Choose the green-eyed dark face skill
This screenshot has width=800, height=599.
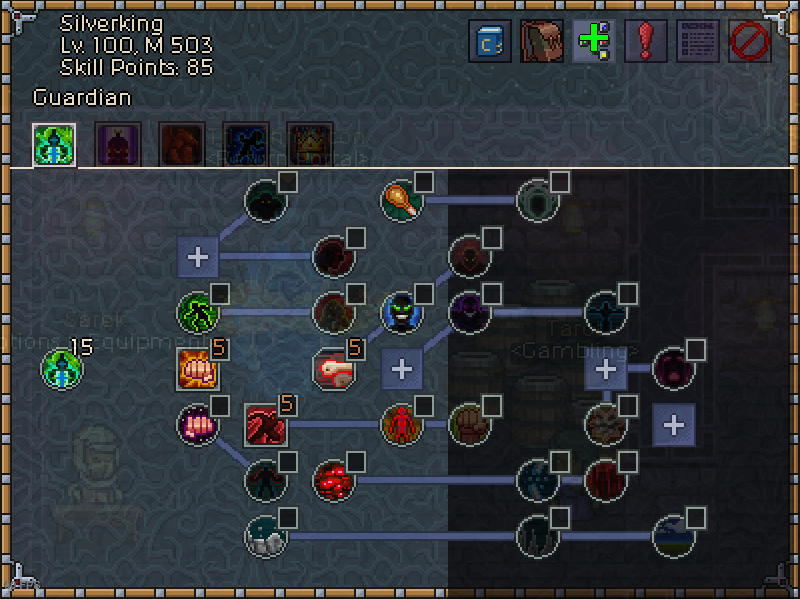[401, 313]
